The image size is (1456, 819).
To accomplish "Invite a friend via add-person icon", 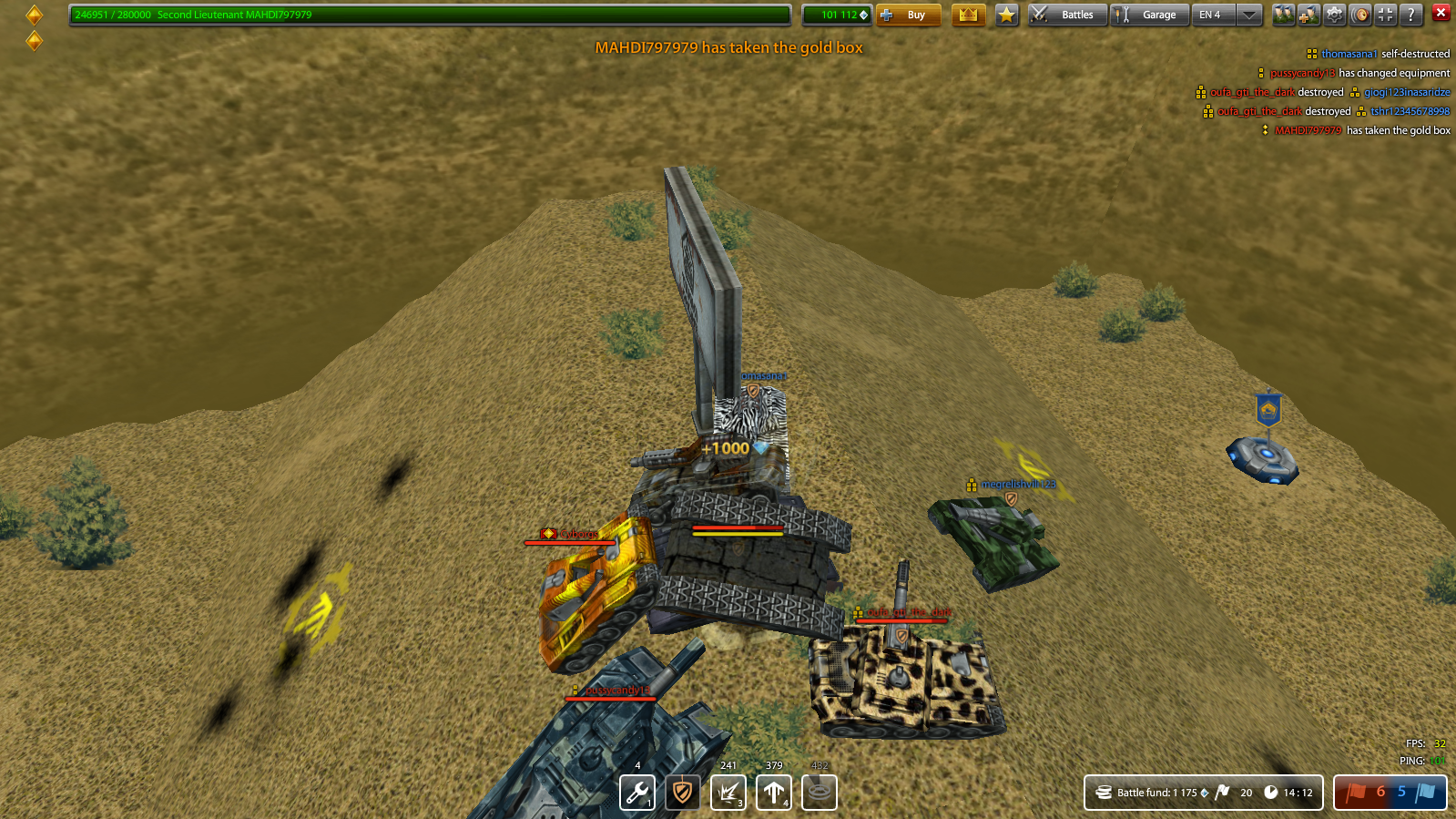I will [1308, 15].
